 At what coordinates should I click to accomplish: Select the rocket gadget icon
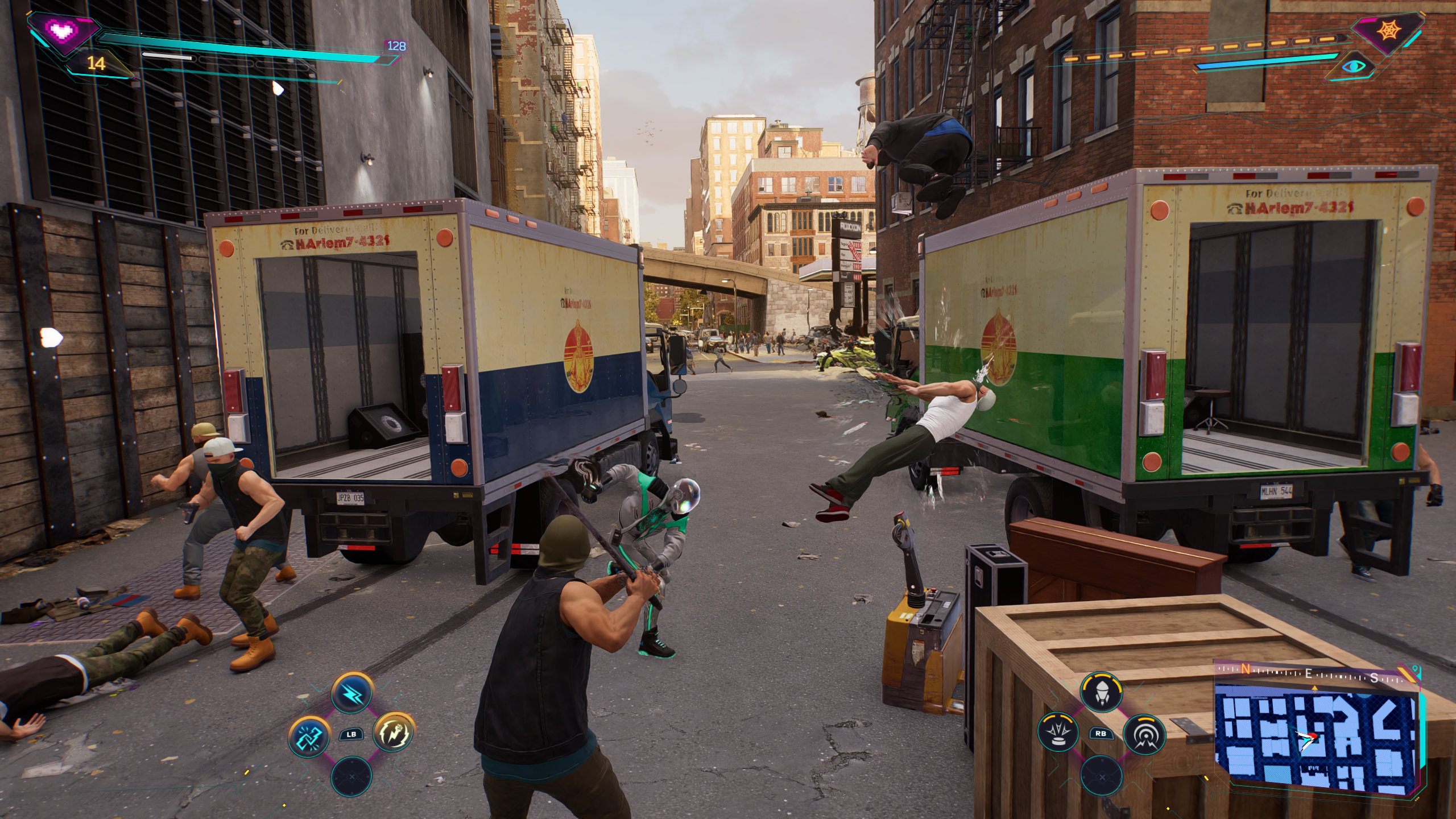point(1102,693)
